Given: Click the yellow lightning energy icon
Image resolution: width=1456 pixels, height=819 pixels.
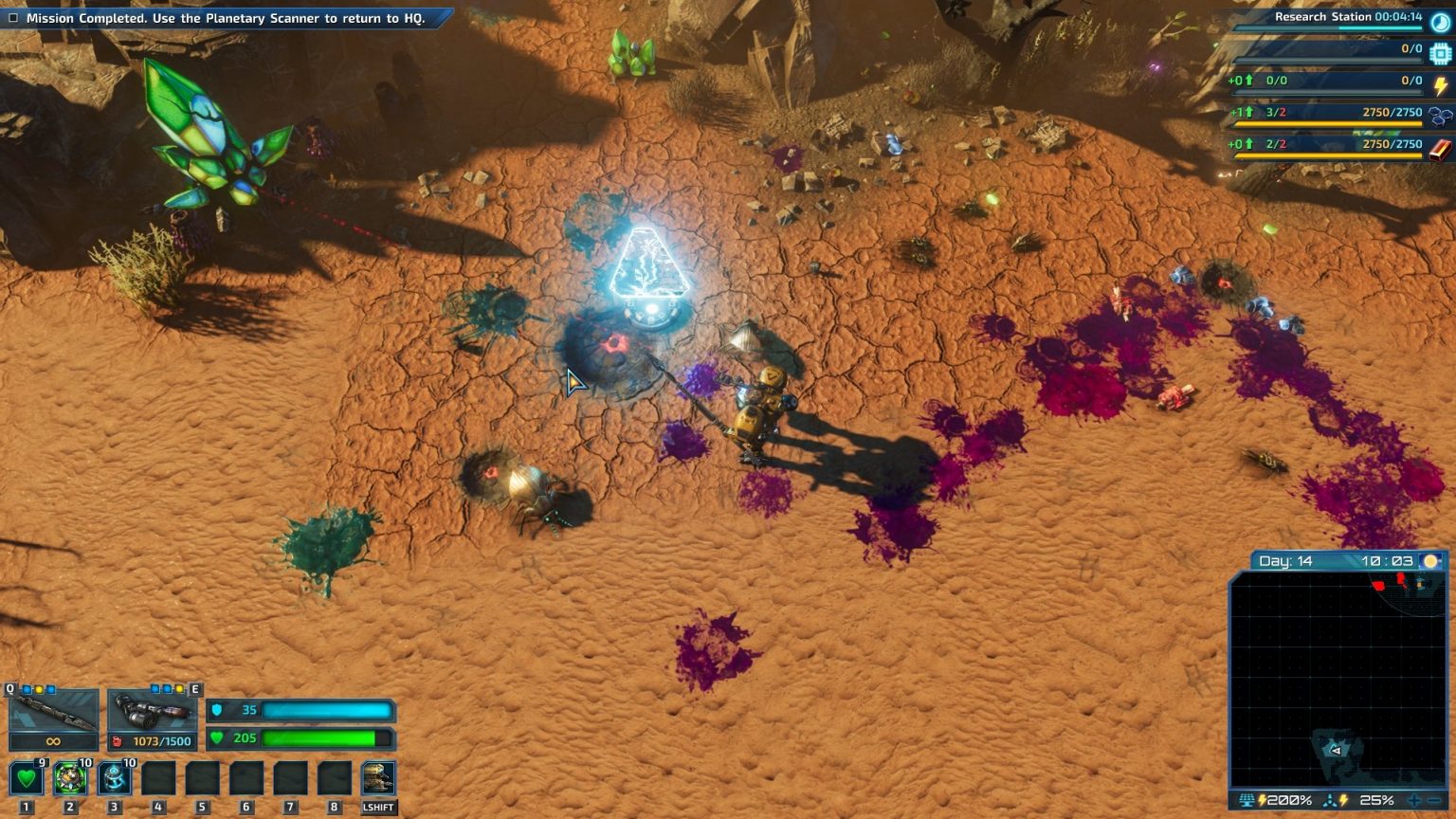Looking at the screenshot, I should tap(1441, 85).
